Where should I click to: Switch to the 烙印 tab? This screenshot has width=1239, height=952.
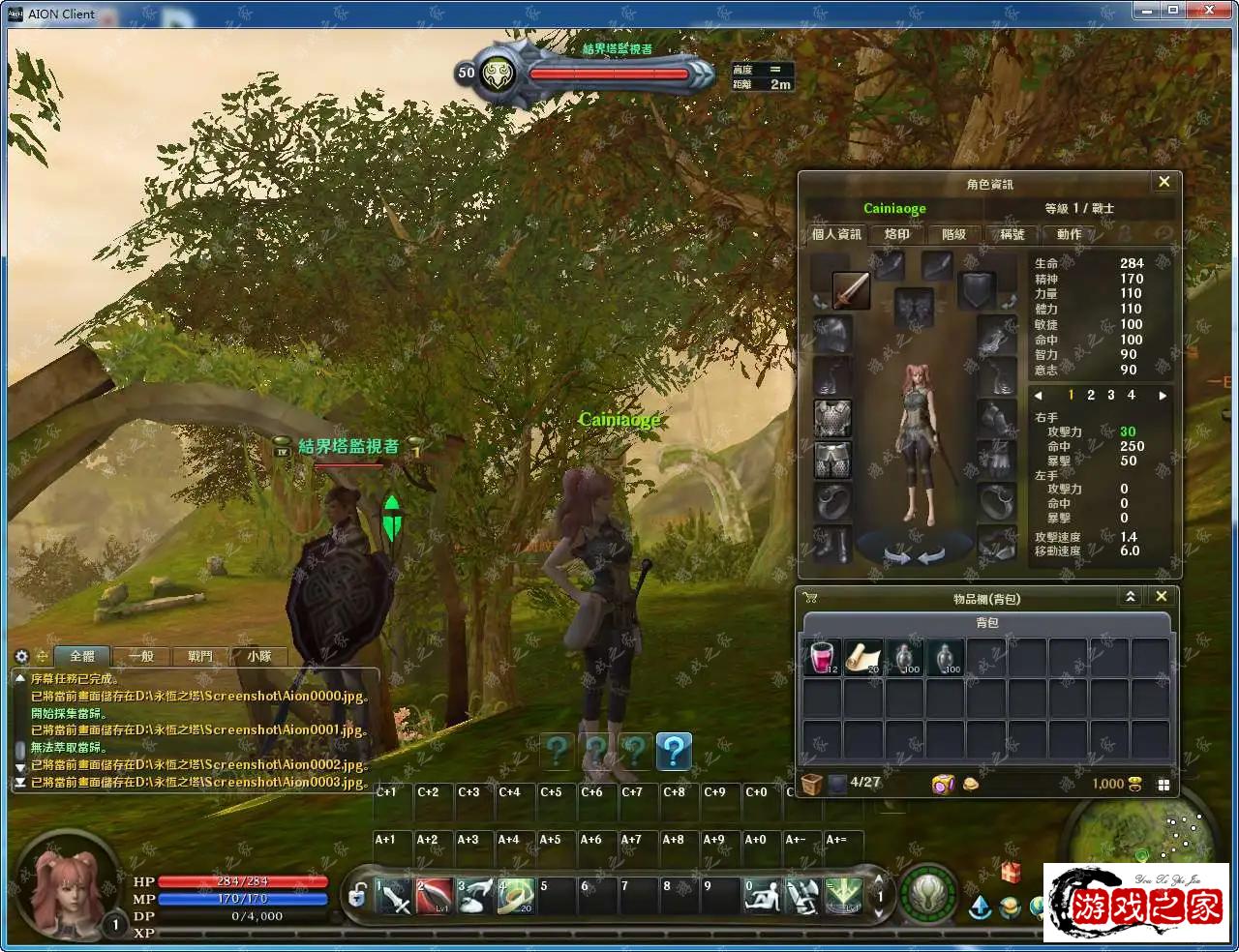(896, 234)
